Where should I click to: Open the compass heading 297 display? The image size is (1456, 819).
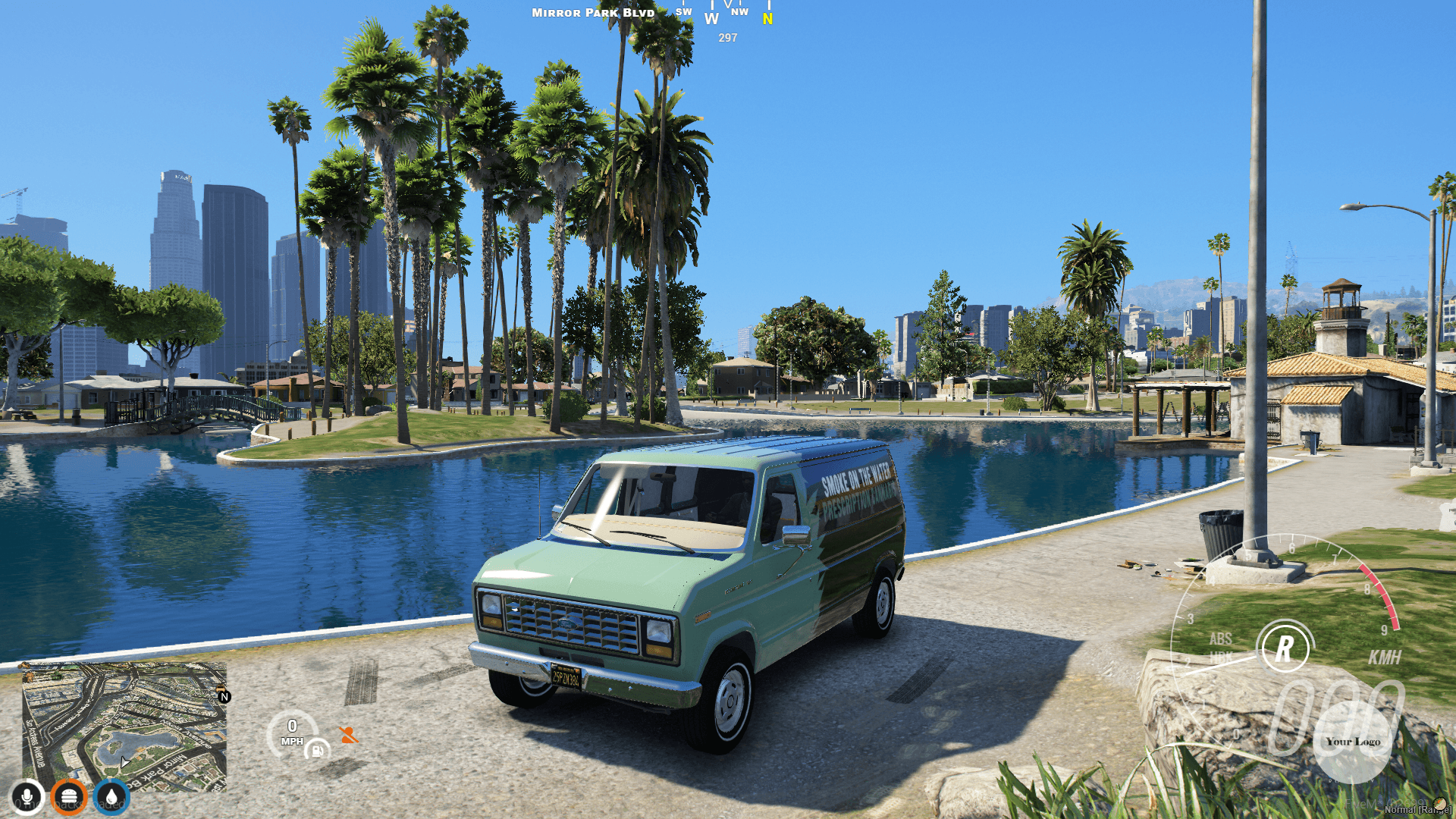(726, 36)
